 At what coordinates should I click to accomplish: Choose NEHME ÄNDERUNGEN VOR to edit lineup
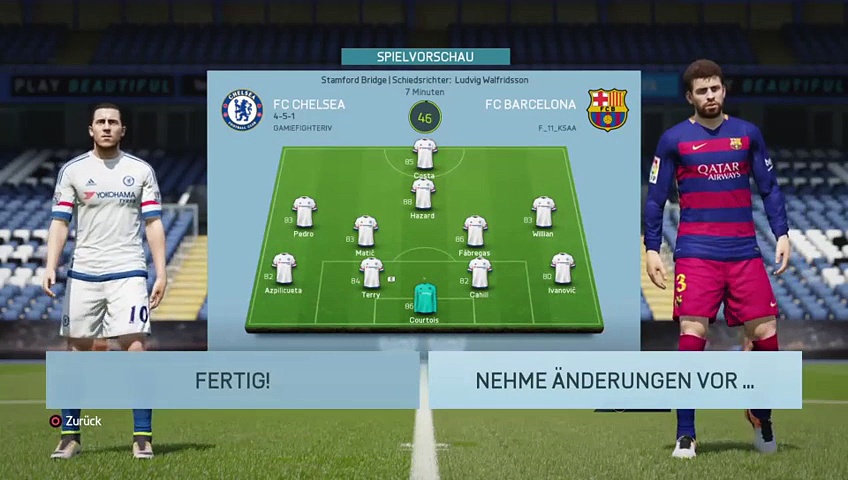pyautogui.click(x=614, y=380)
